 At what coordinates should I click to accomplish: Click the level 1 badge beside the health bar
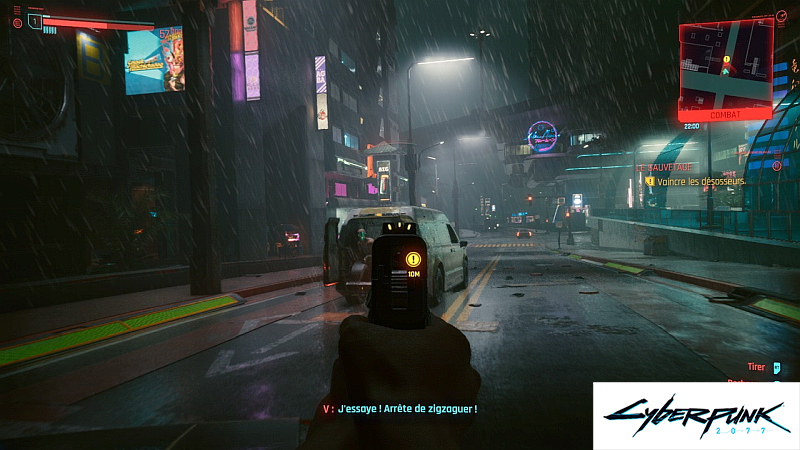click(34, 21)
